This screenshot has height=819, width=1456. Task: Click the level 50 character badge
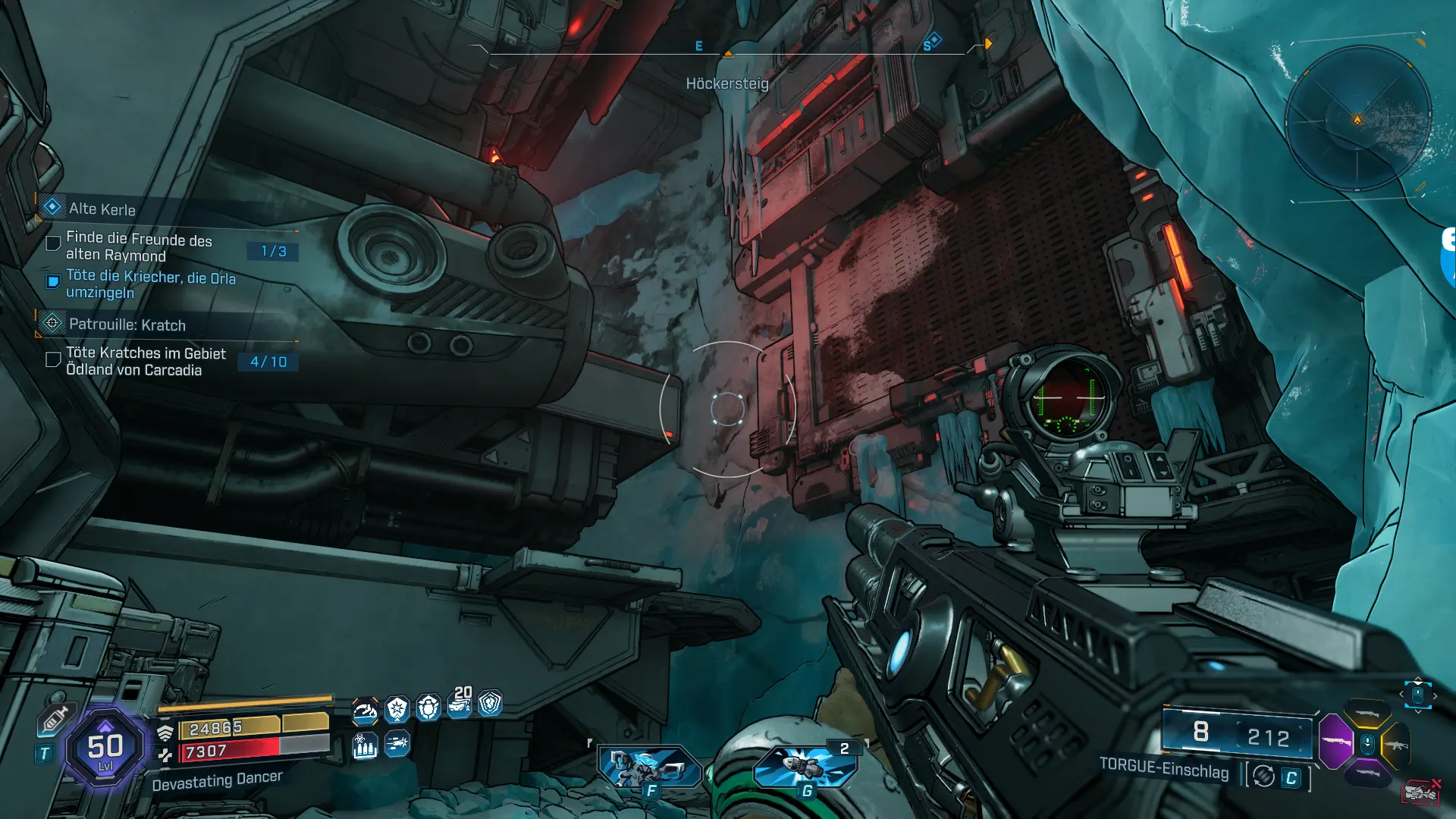point(105,748)
